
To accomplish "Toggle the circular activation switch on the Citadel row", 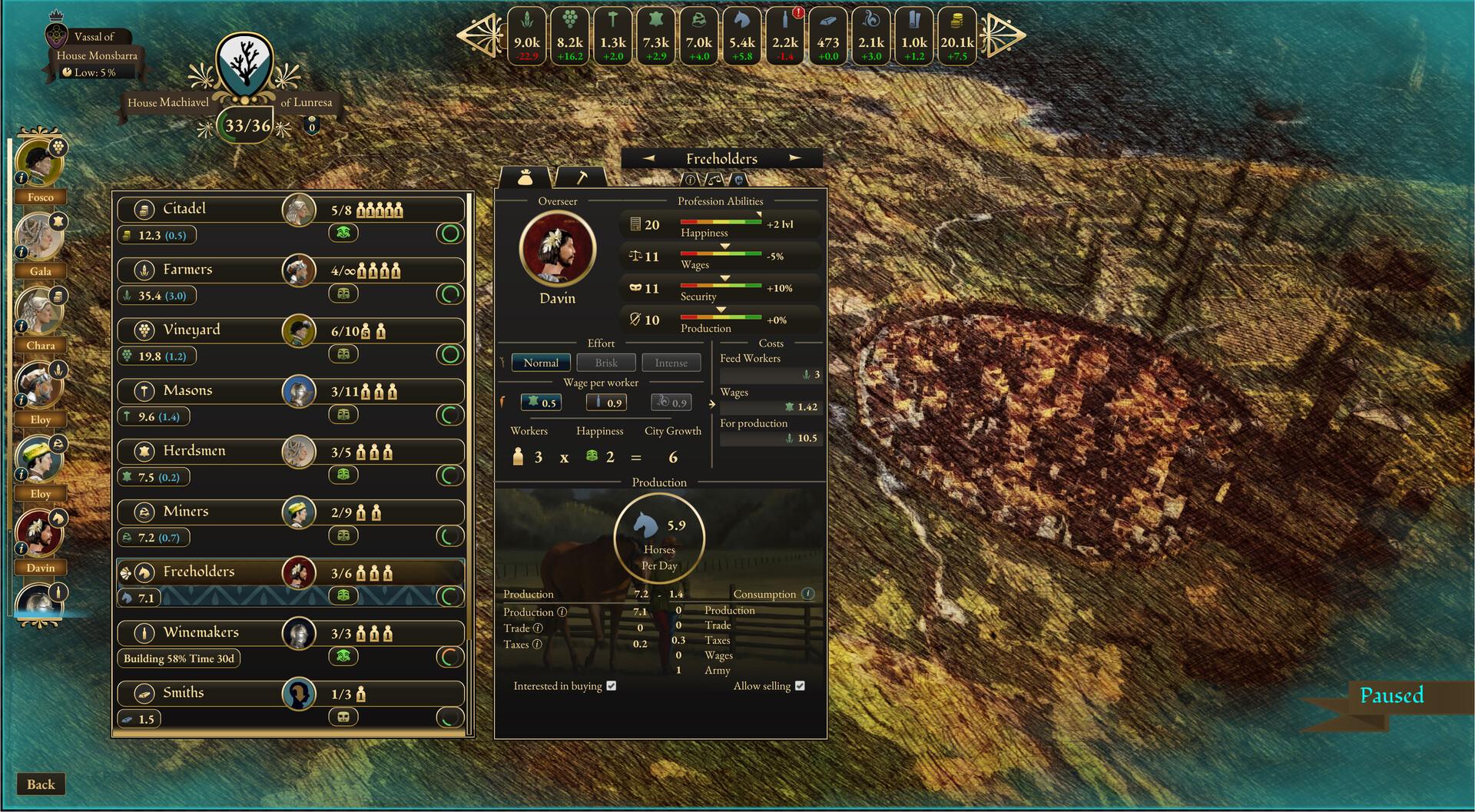I will [x=449, y=235].
